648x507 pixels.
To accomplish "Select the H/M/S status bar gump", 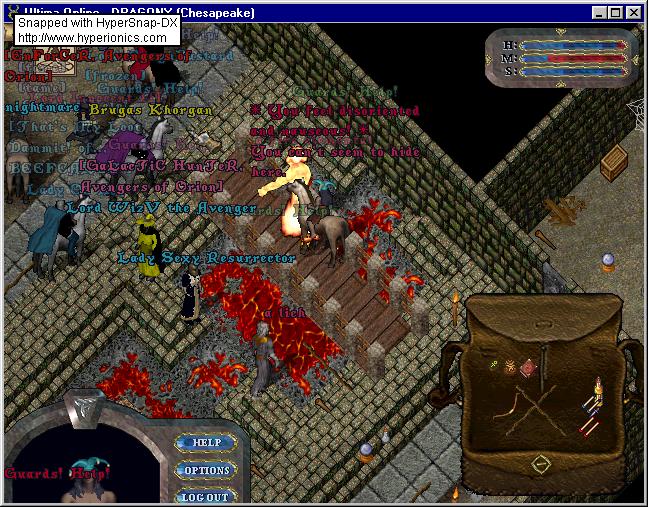I will pyautogui.click(x=561, y=57).
